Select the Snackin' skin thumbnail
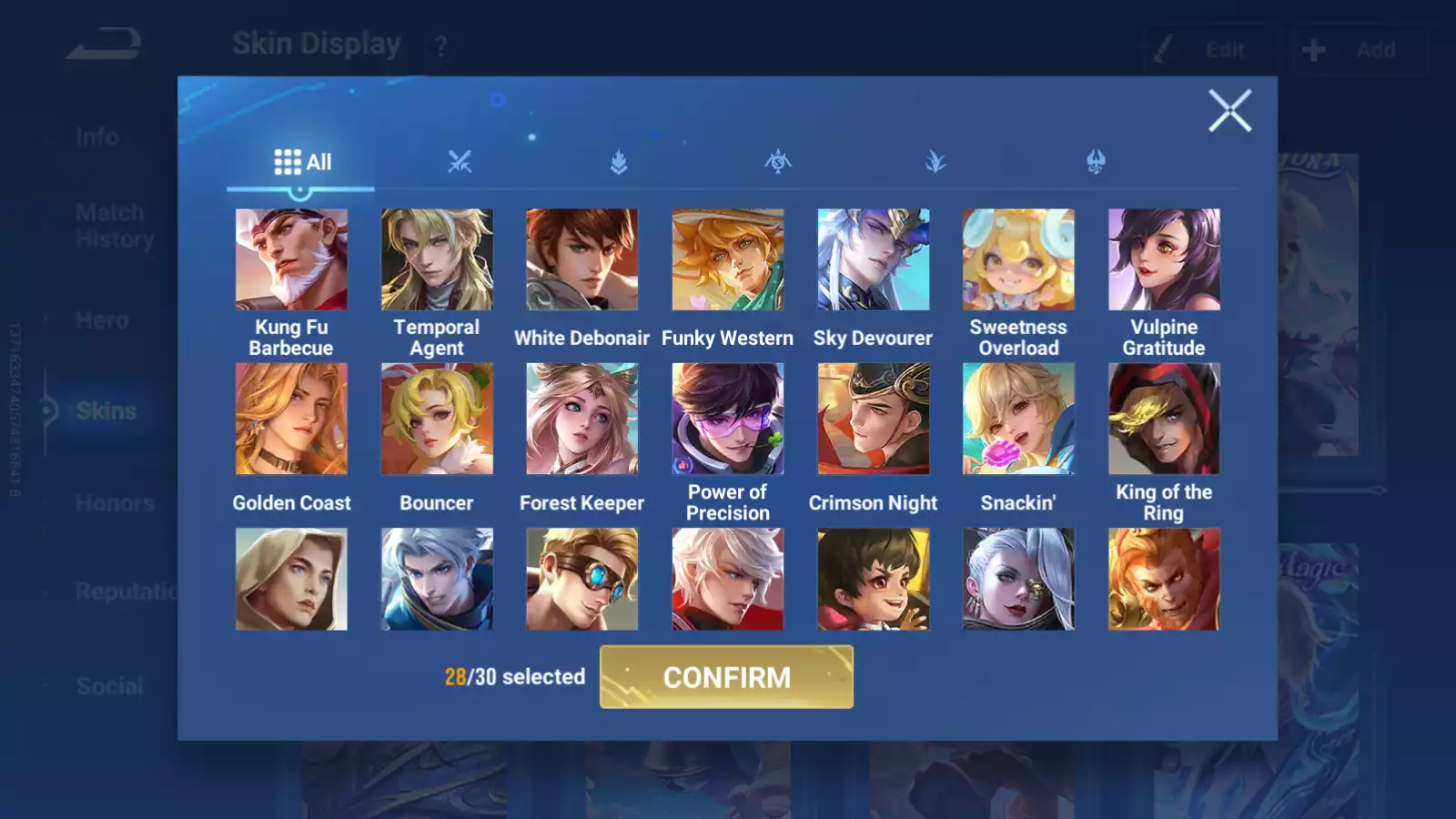The image size is (1456, 819). pyautogui.click(x=1018, y=418)
